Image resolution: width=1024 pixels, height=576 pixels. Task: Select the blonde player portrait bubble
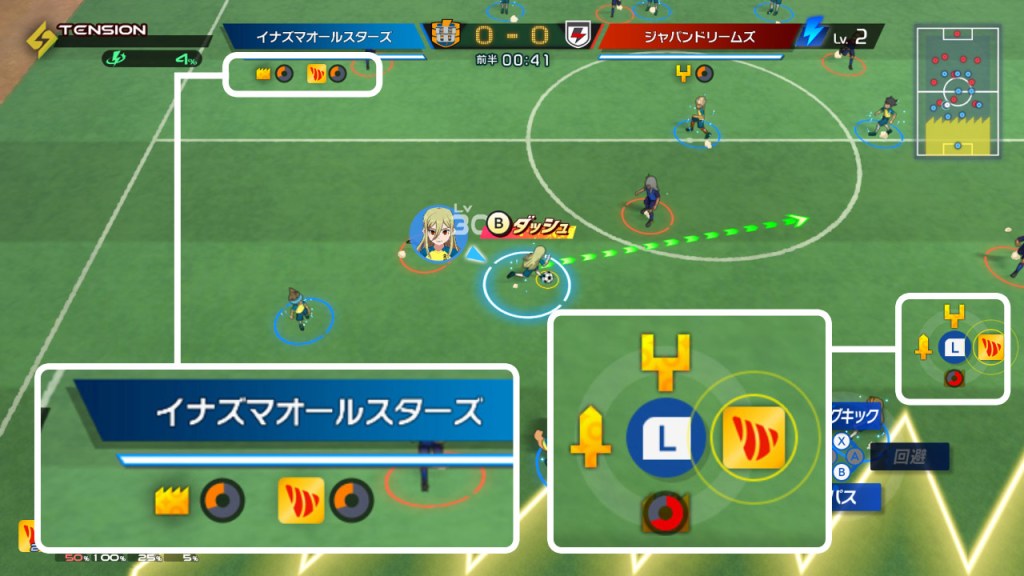click(435, 236)
